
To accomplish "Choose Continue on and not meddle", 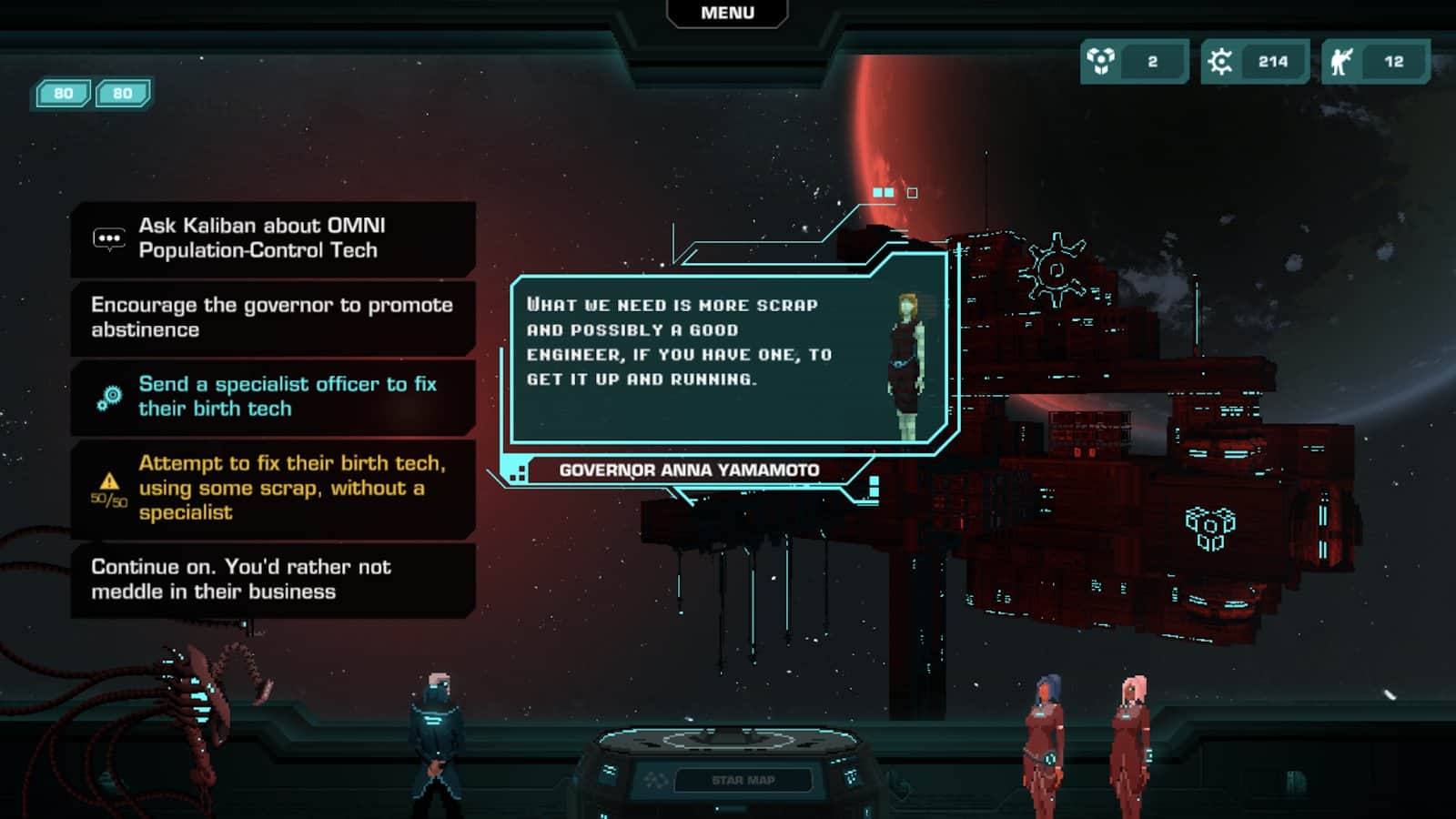I will point(273,580).
